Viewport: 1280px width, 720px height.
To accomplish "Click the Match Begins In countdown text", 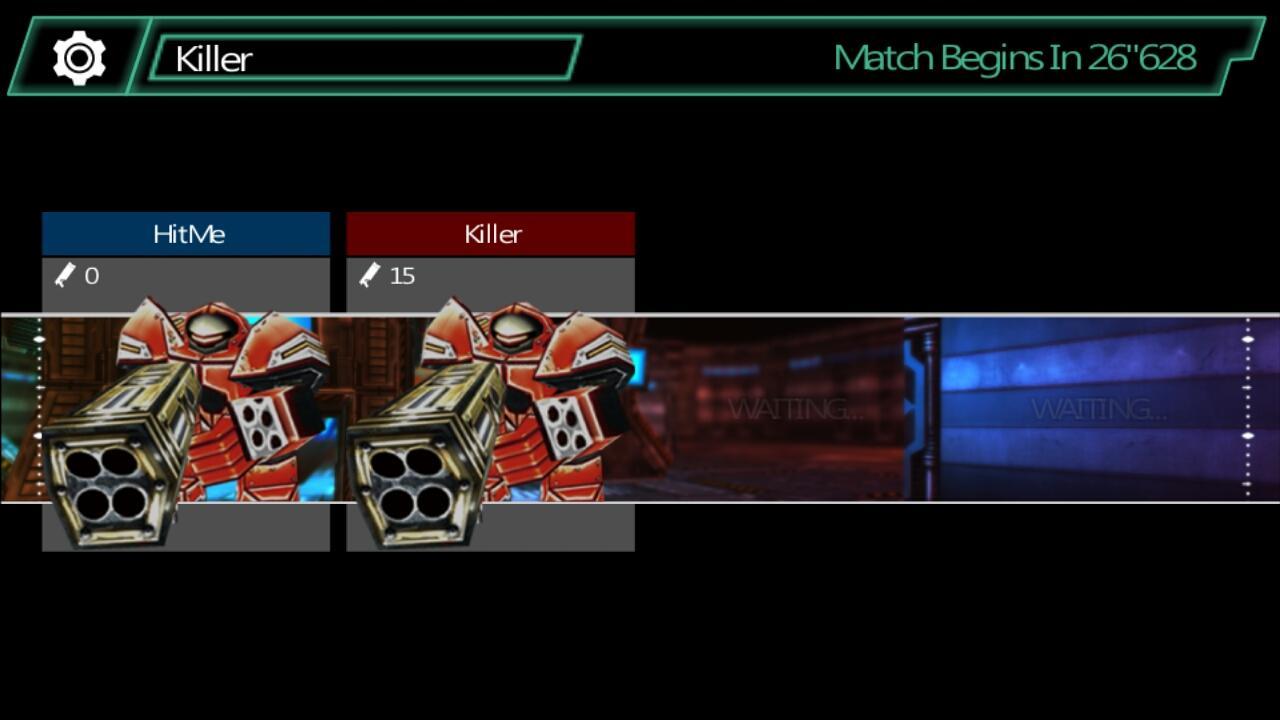I will click(1015, 57).
